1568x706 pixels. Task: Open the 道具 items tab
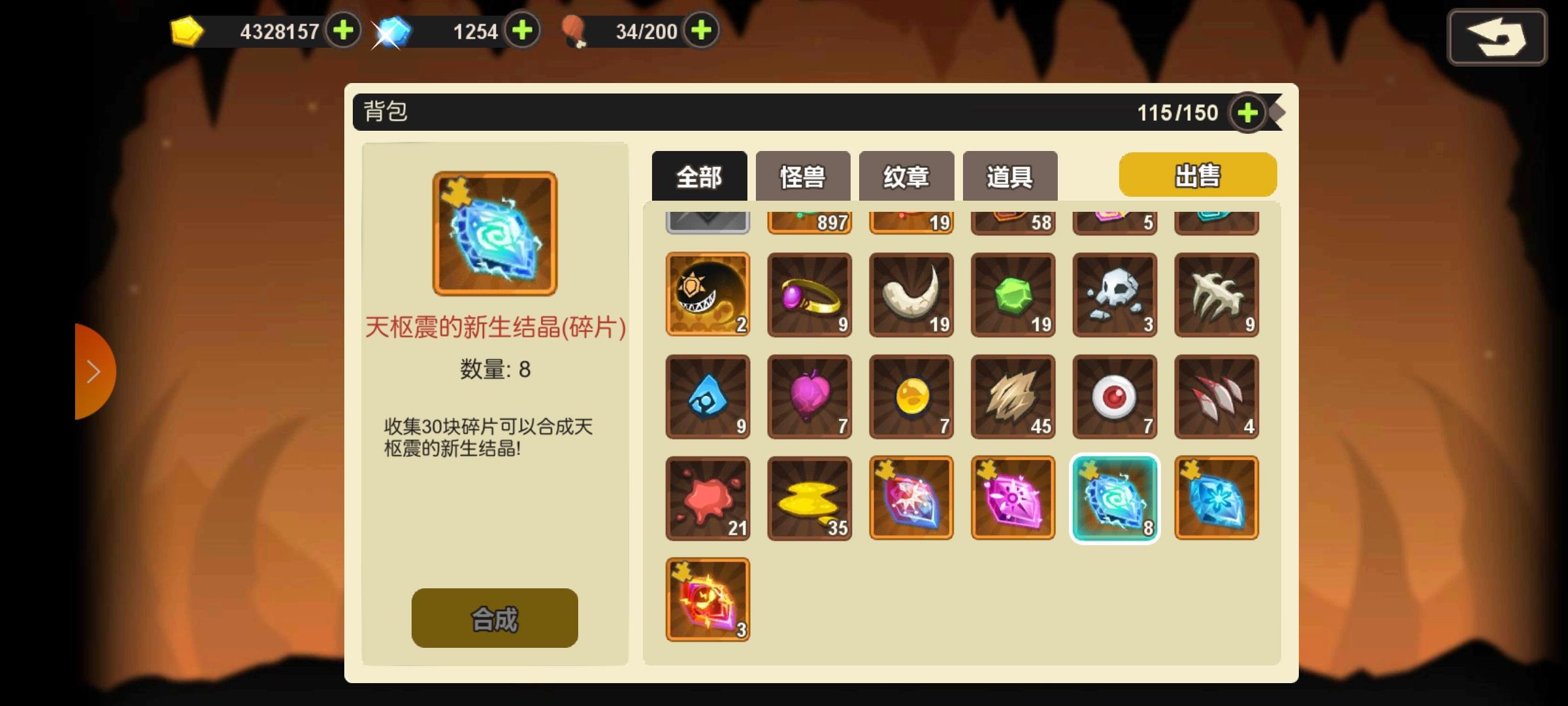1009,175
